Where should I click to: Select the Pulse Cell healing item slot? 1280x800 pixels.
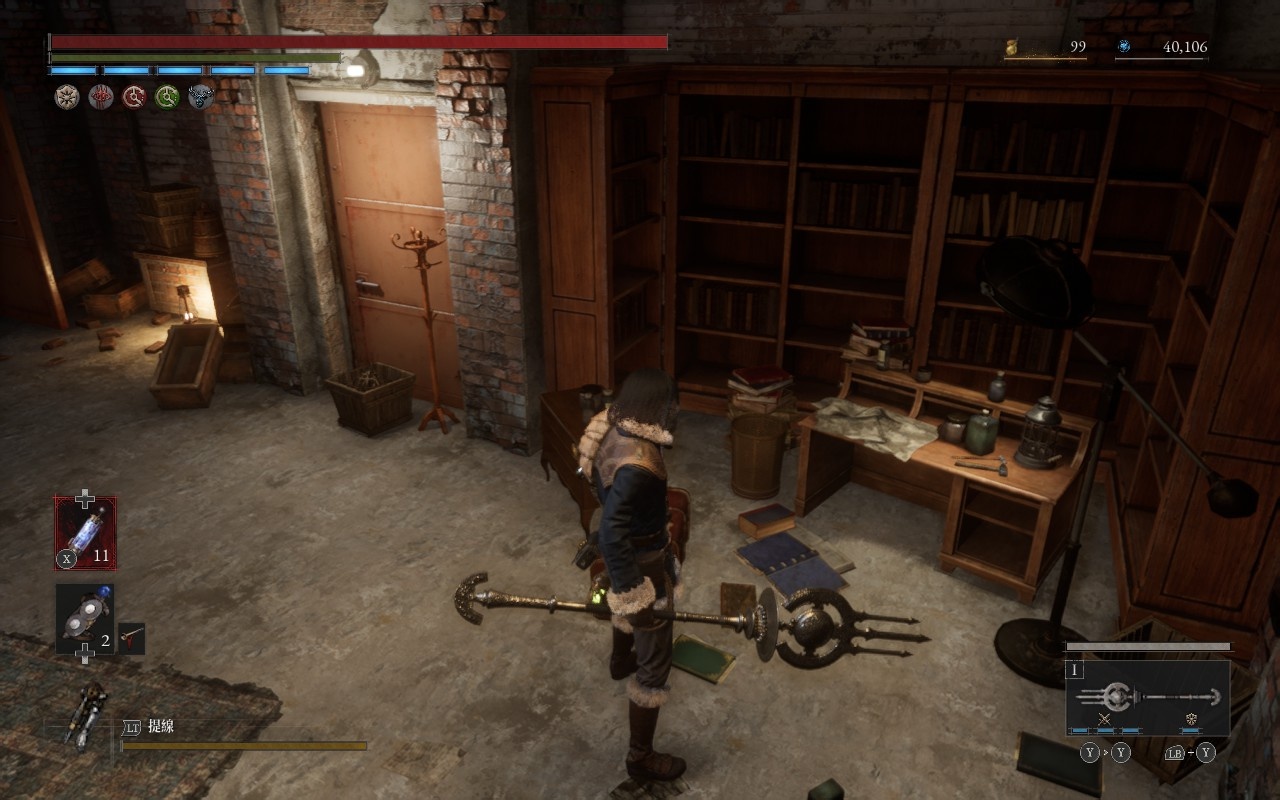pos(85,533)
